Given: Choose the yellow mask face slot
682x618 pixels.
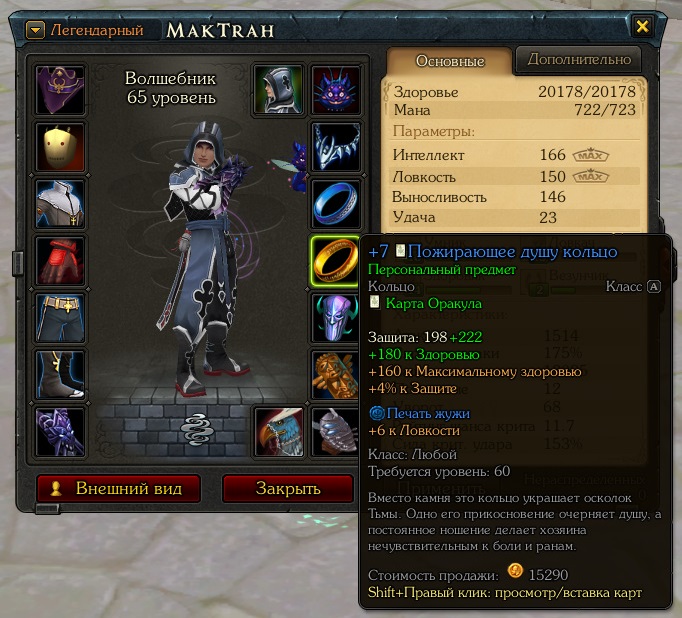Looking at the screenshot, I should (60, 147).
